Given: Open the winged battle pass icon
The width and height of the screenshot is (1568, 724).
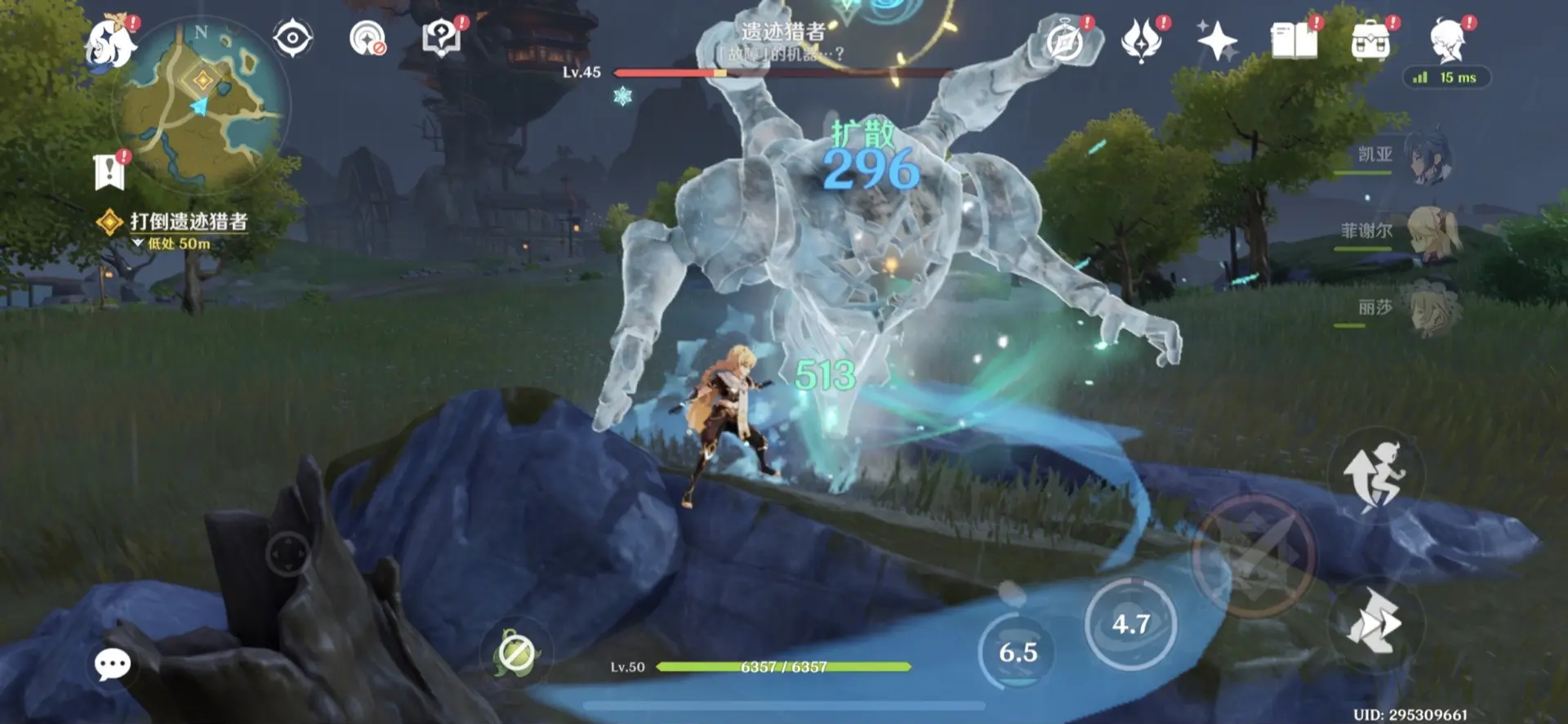Looking at the screenshot, I should pyautogui.click(x=1142, y=41).
